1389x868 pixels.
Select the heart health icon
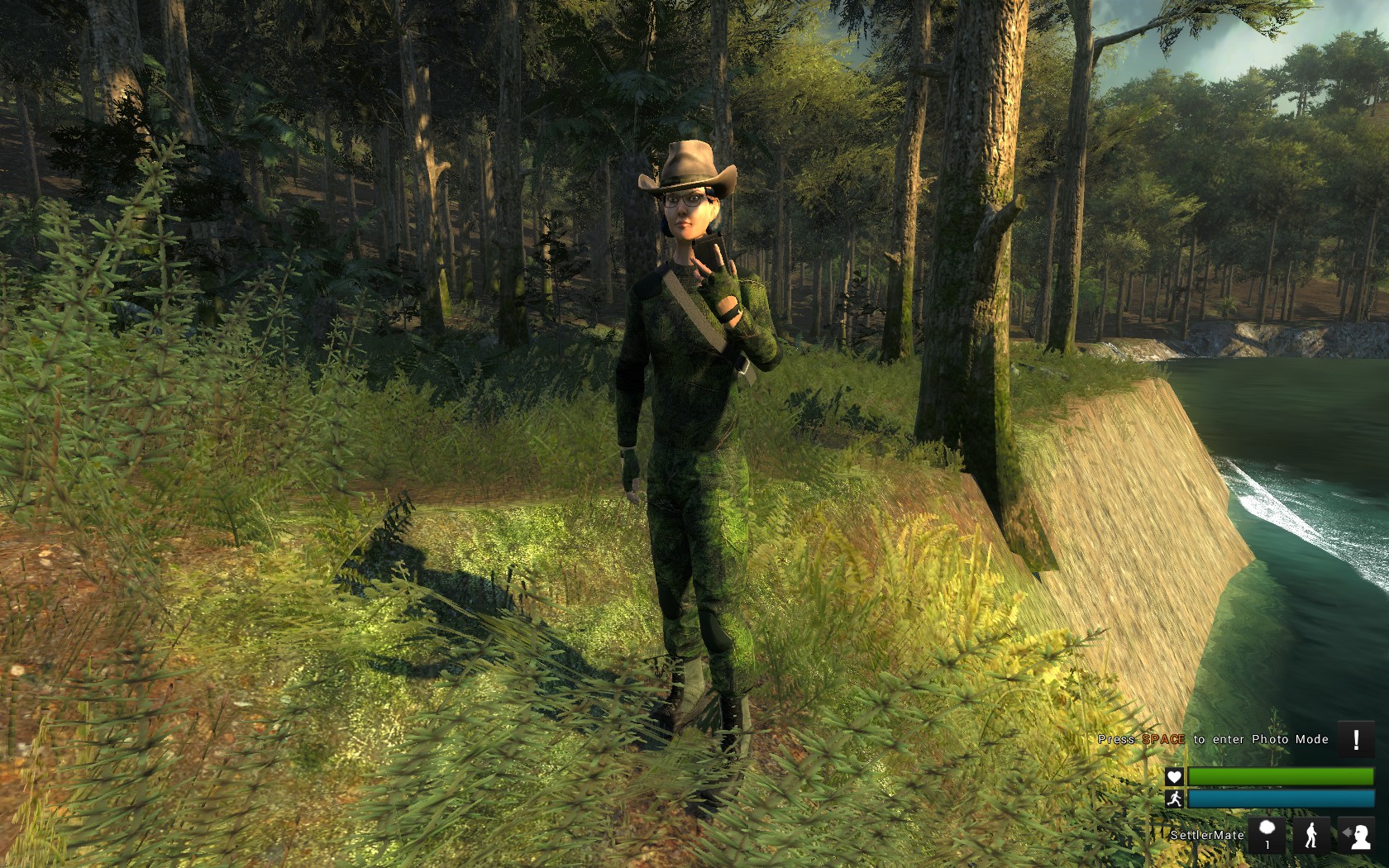tap(1175, 777)
